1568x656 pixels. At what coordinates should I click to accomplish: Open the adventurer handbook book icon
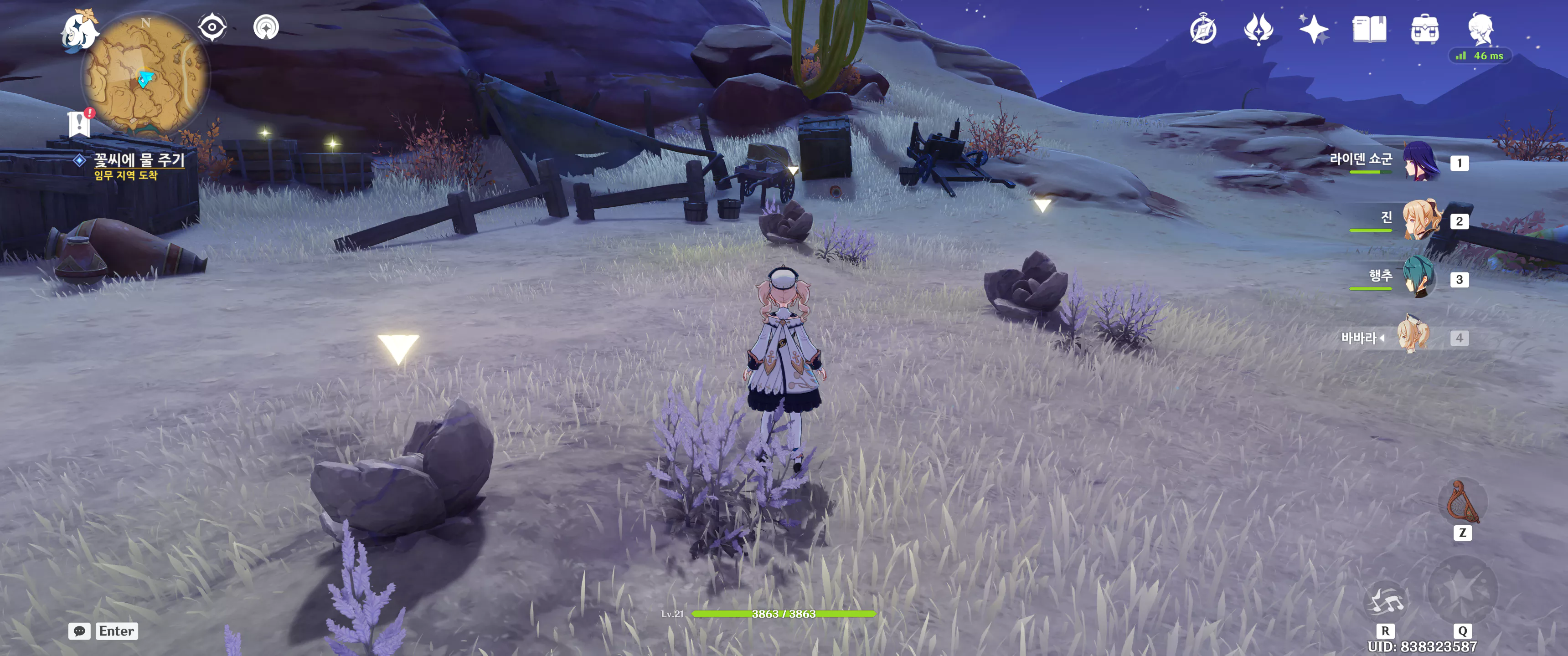1369,29
